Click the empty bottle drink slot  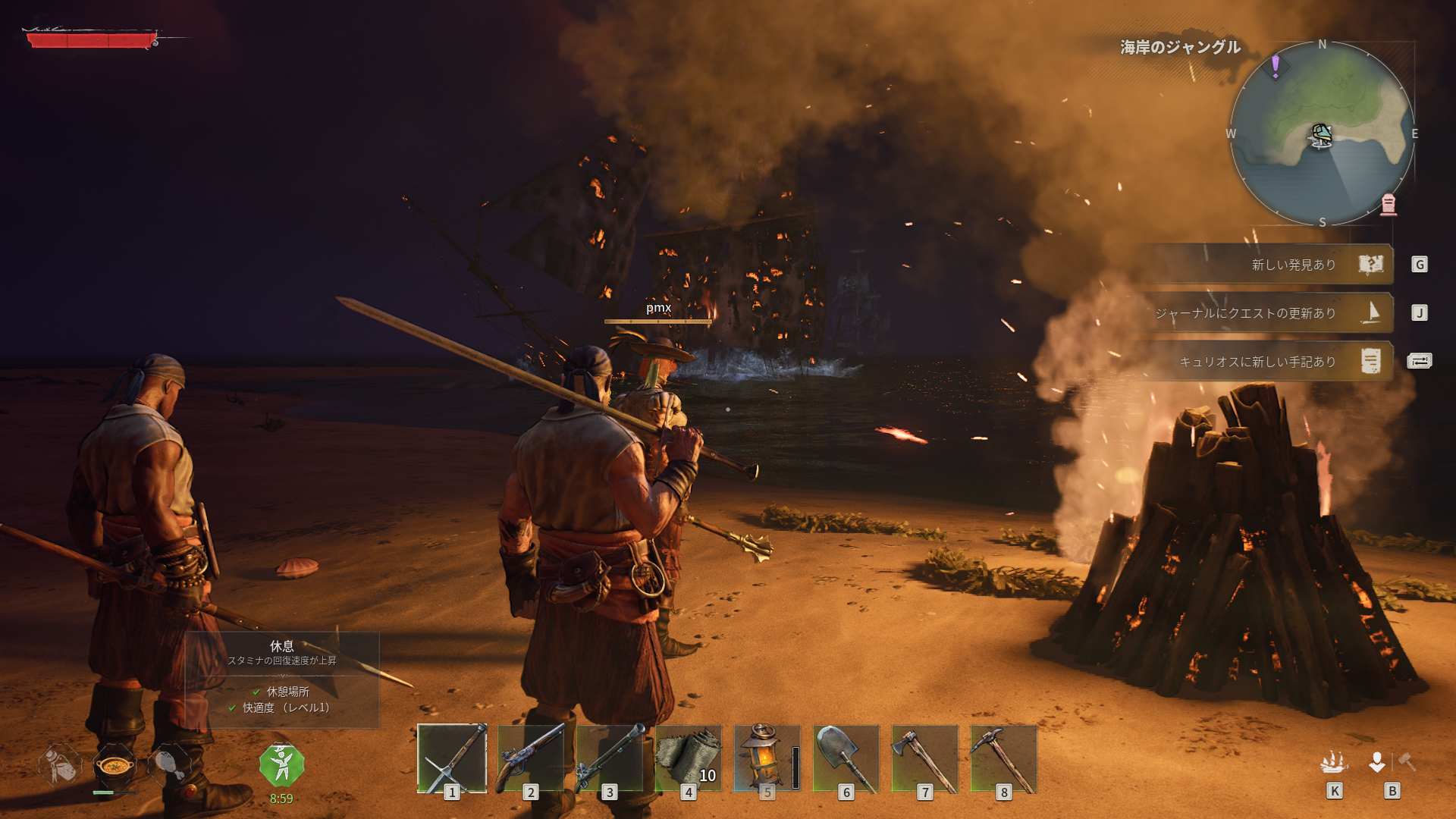pos(61,764)
